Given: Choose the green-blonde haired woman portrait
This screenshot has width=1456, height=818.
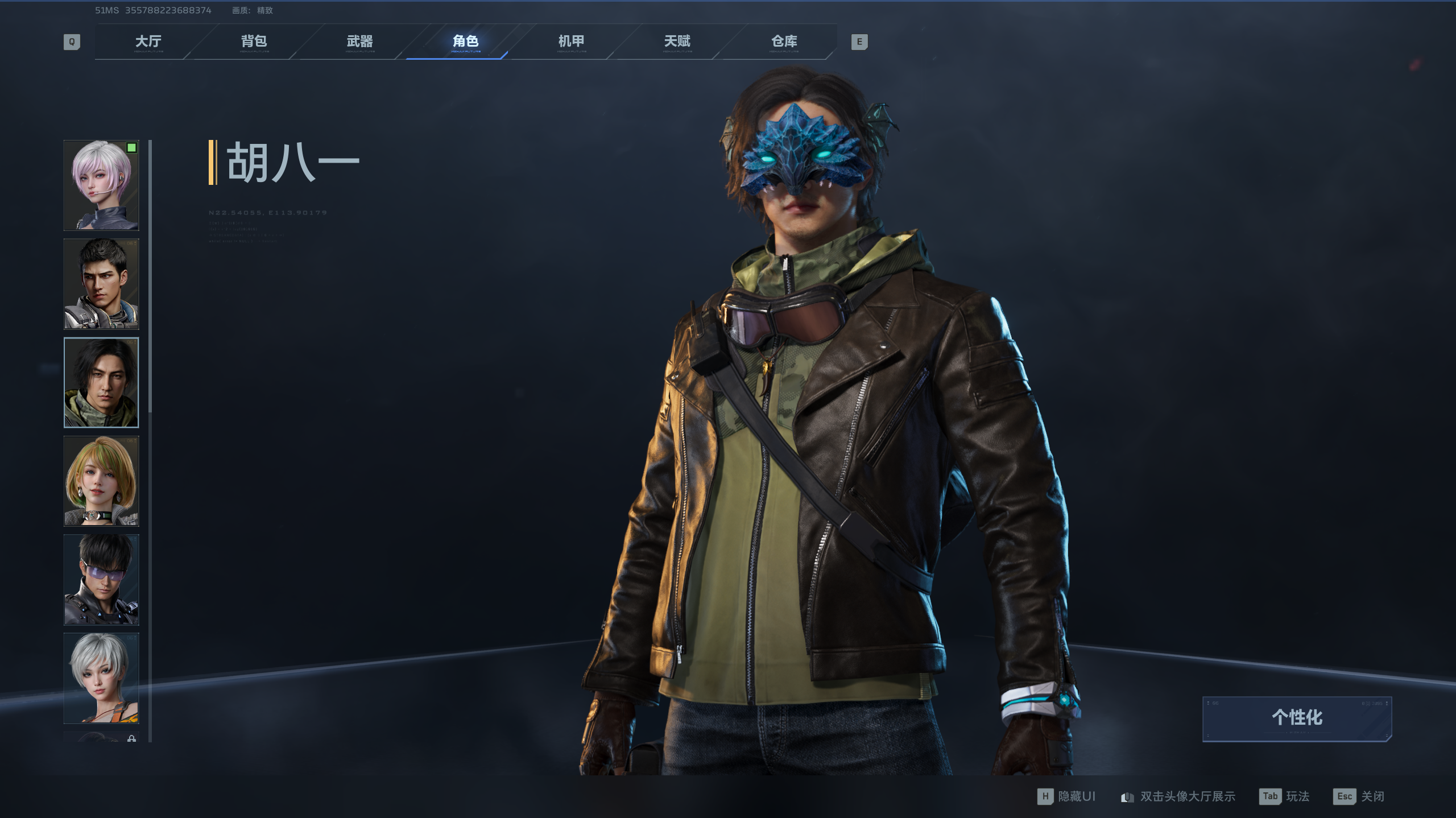Looking at the screenshot, I should coord(101,481).
